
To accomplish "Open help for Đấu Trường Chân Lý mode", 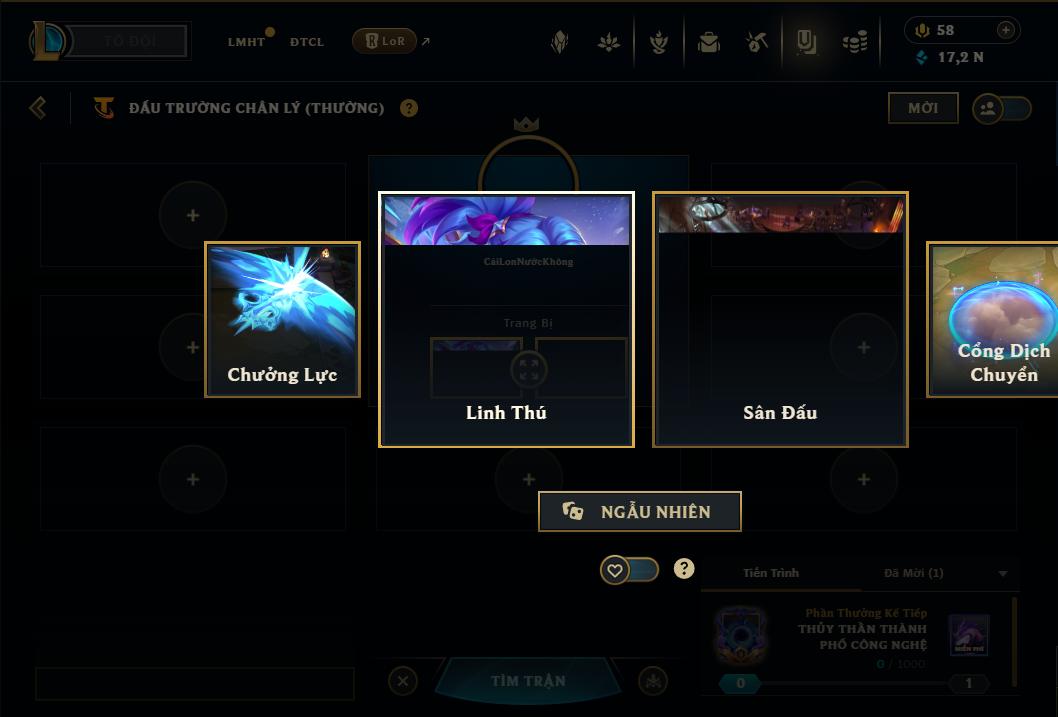I will 409,108.
